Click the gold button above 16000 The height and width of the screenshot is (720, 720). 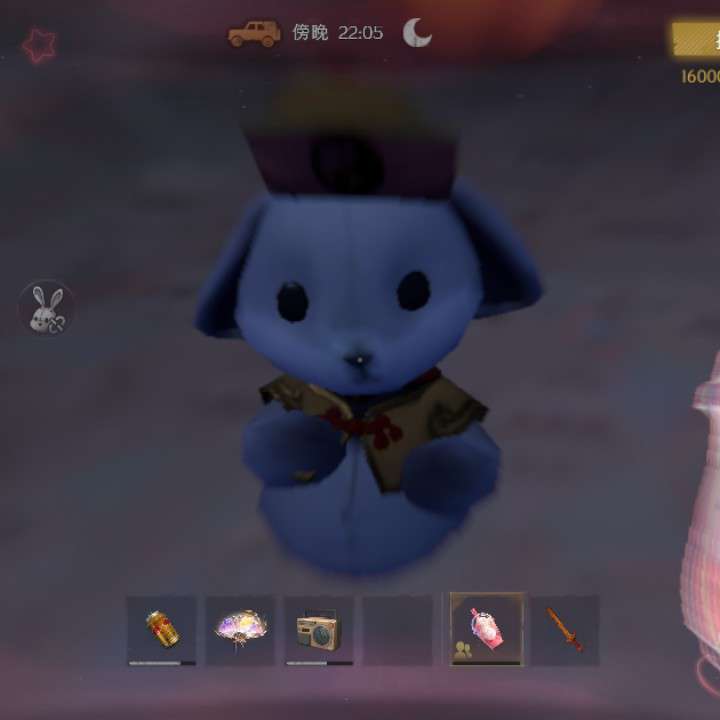point(697,40)
